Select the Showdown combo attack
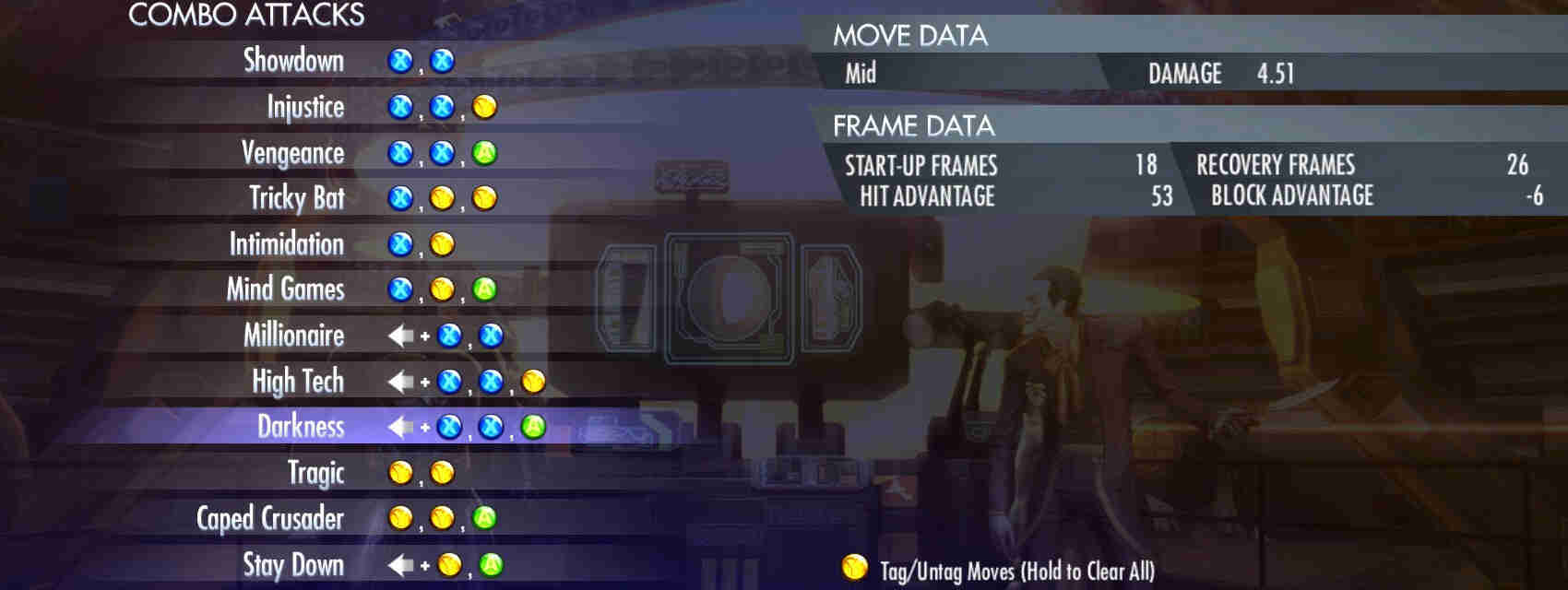This screenshot has width=1568, height=590. point(293,61)
